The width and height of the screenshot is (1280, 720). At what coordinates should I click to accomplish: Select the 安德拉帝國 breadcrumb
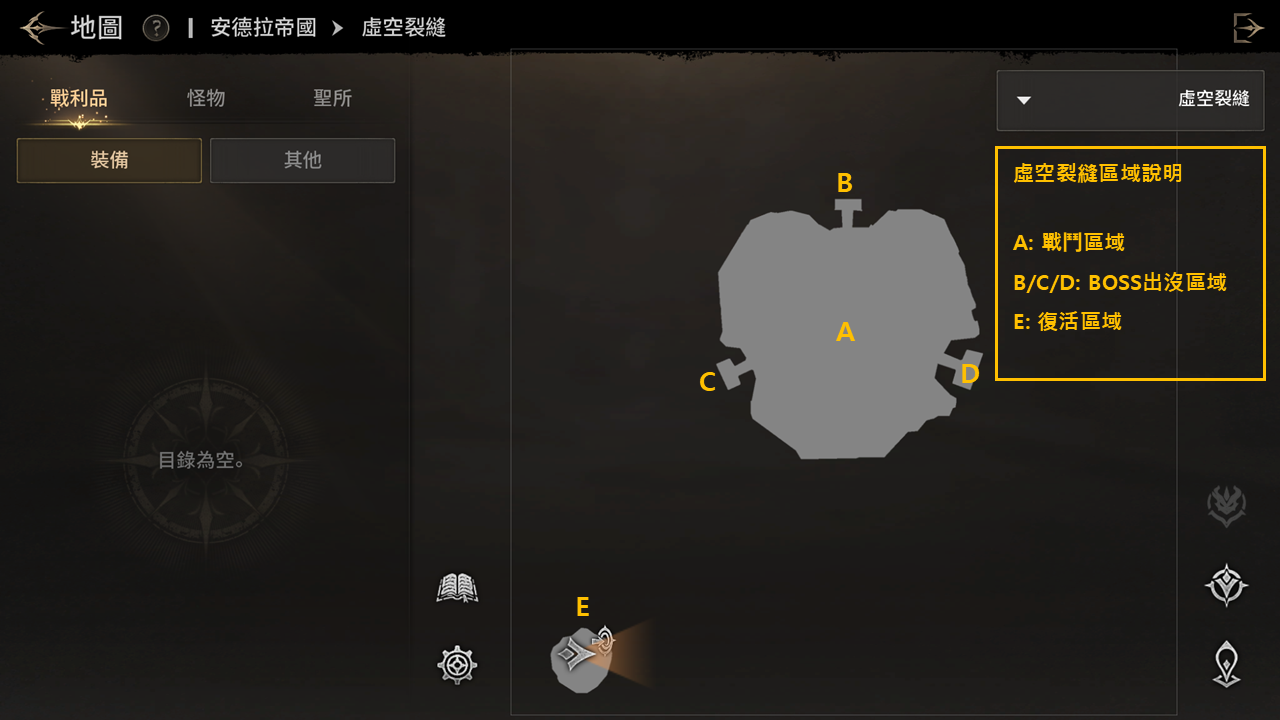(263, 27)
